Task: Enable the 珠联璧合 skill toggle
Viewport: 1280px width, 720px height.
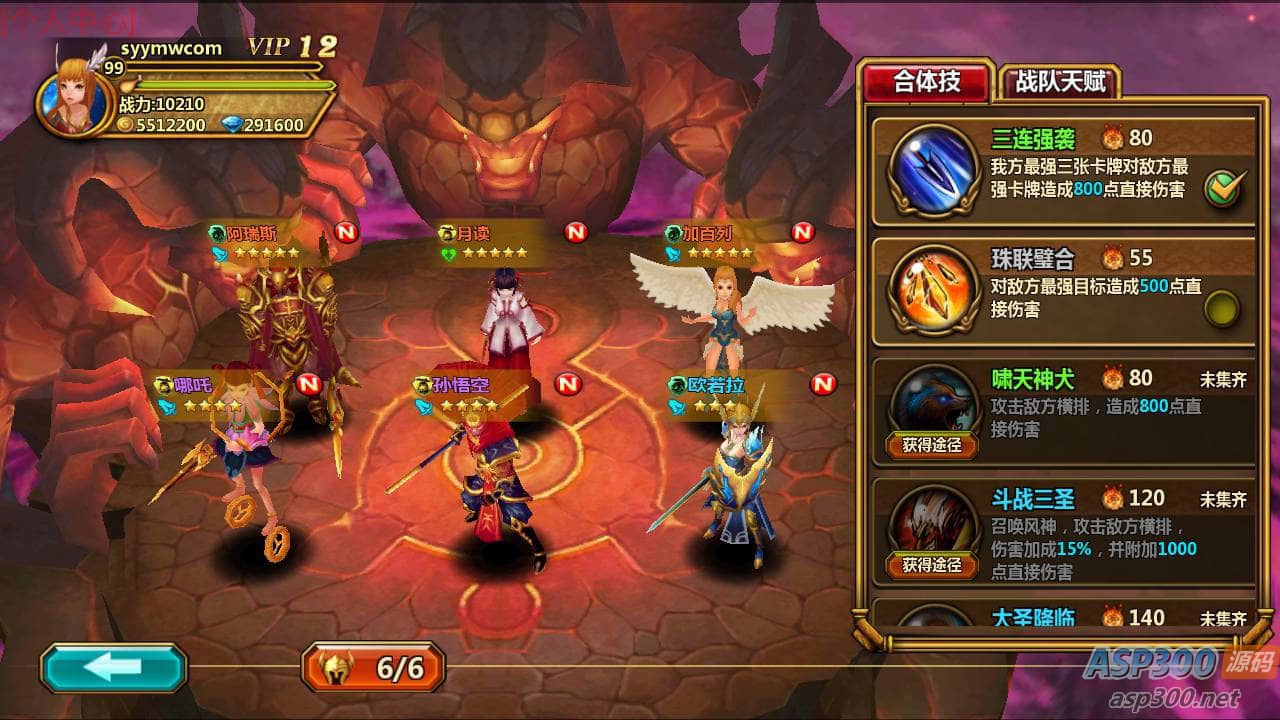Action: click(1222, 308)
